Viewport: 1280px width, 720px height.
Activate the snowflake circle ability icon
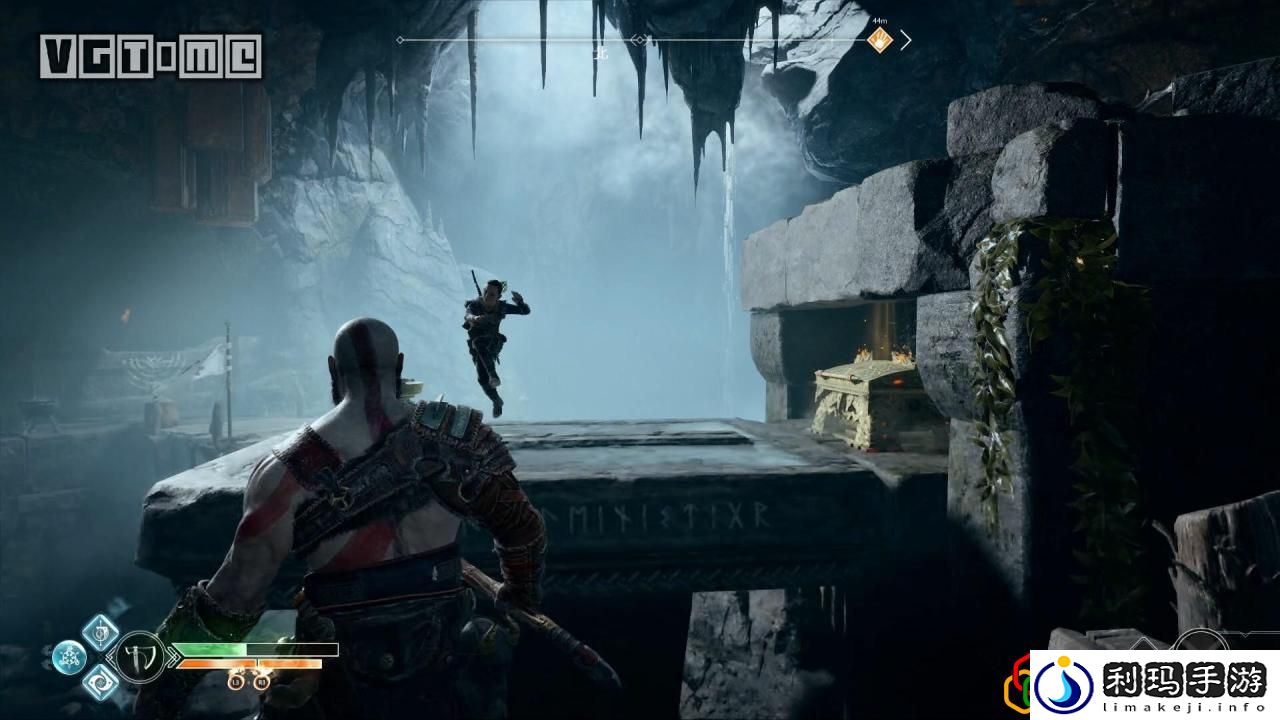(x=69, y=657)
